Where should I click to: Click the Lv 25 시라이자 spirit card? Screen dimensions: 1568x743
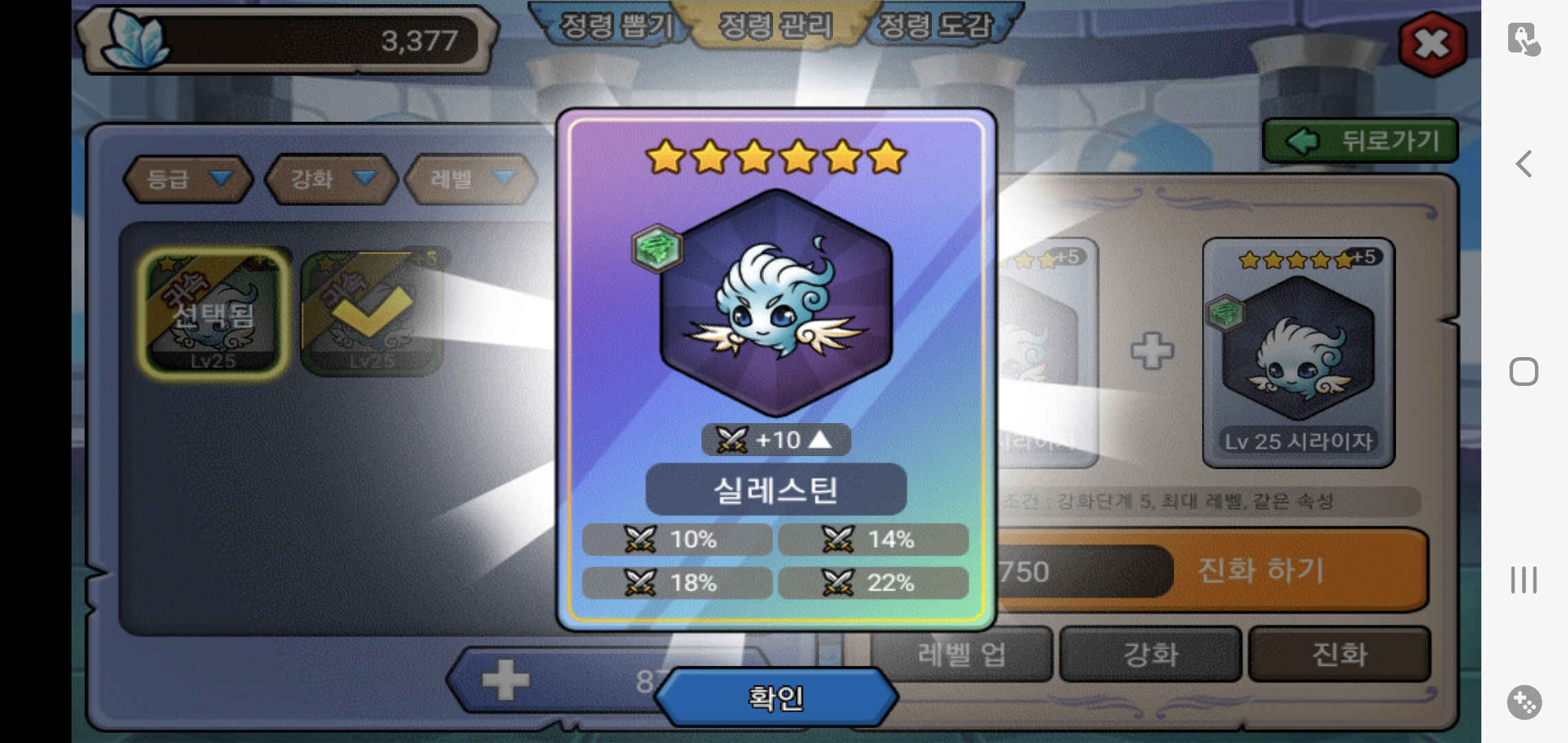[x=1298, y=353]
